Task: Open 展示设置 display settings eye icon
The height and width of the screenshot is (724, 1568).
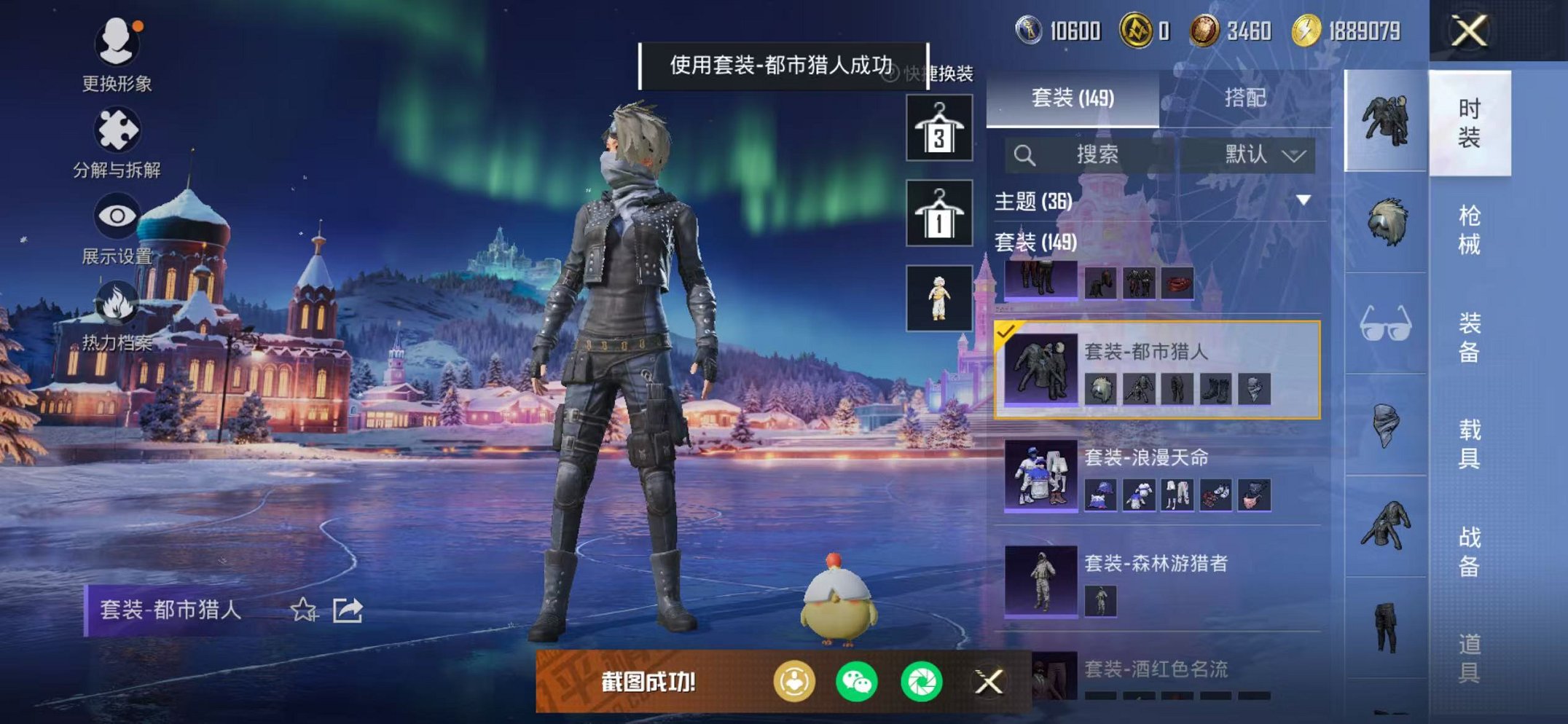Action: pos(119,215)
